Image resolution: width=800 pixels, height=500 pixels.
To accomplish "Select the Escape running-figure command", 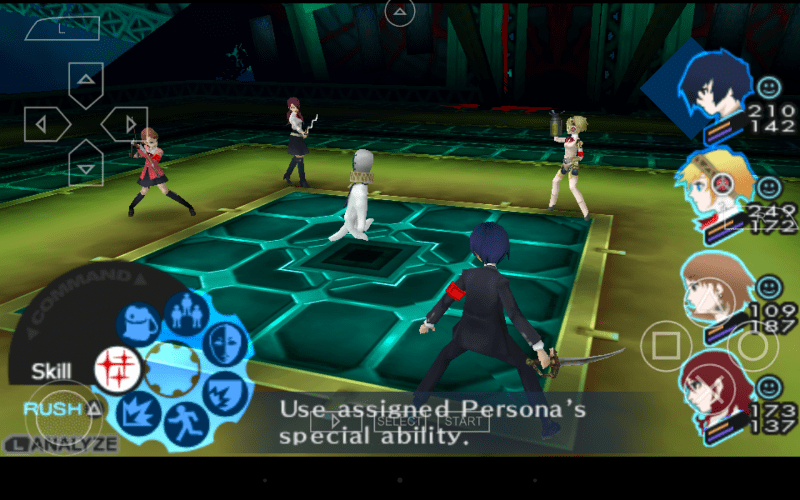I will 184,424.
